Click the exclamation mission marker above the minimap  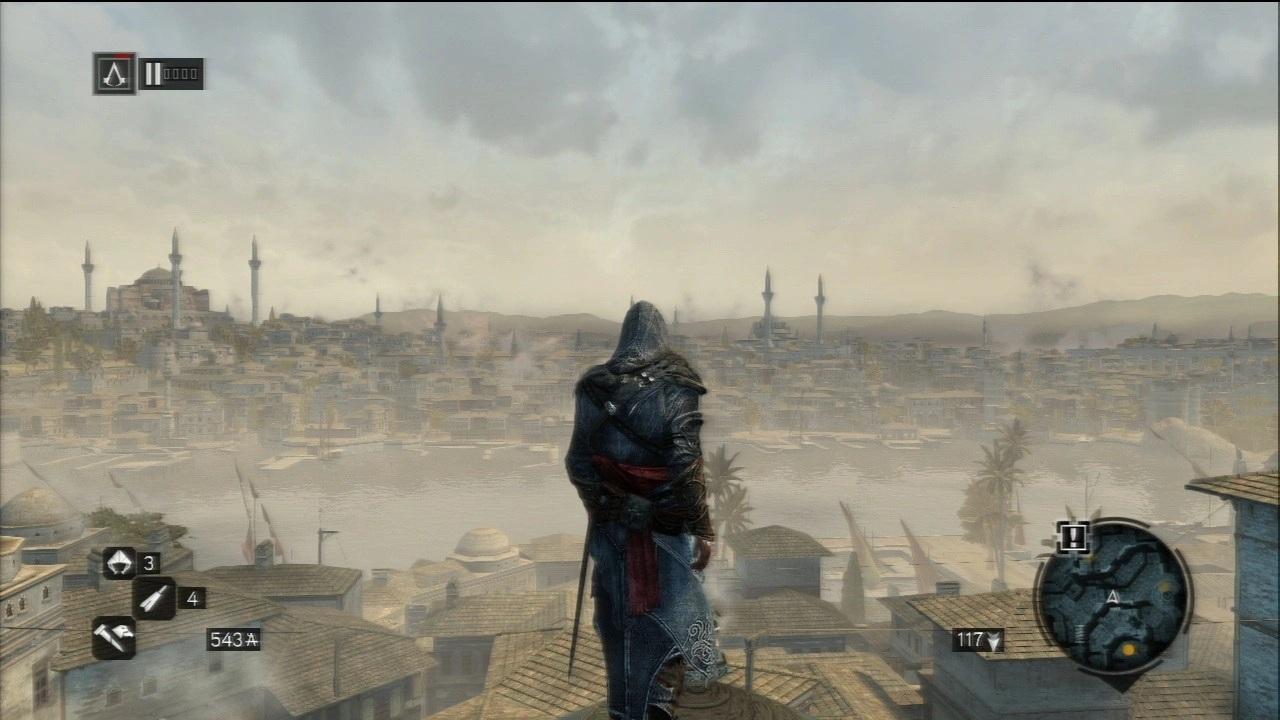1073,537
